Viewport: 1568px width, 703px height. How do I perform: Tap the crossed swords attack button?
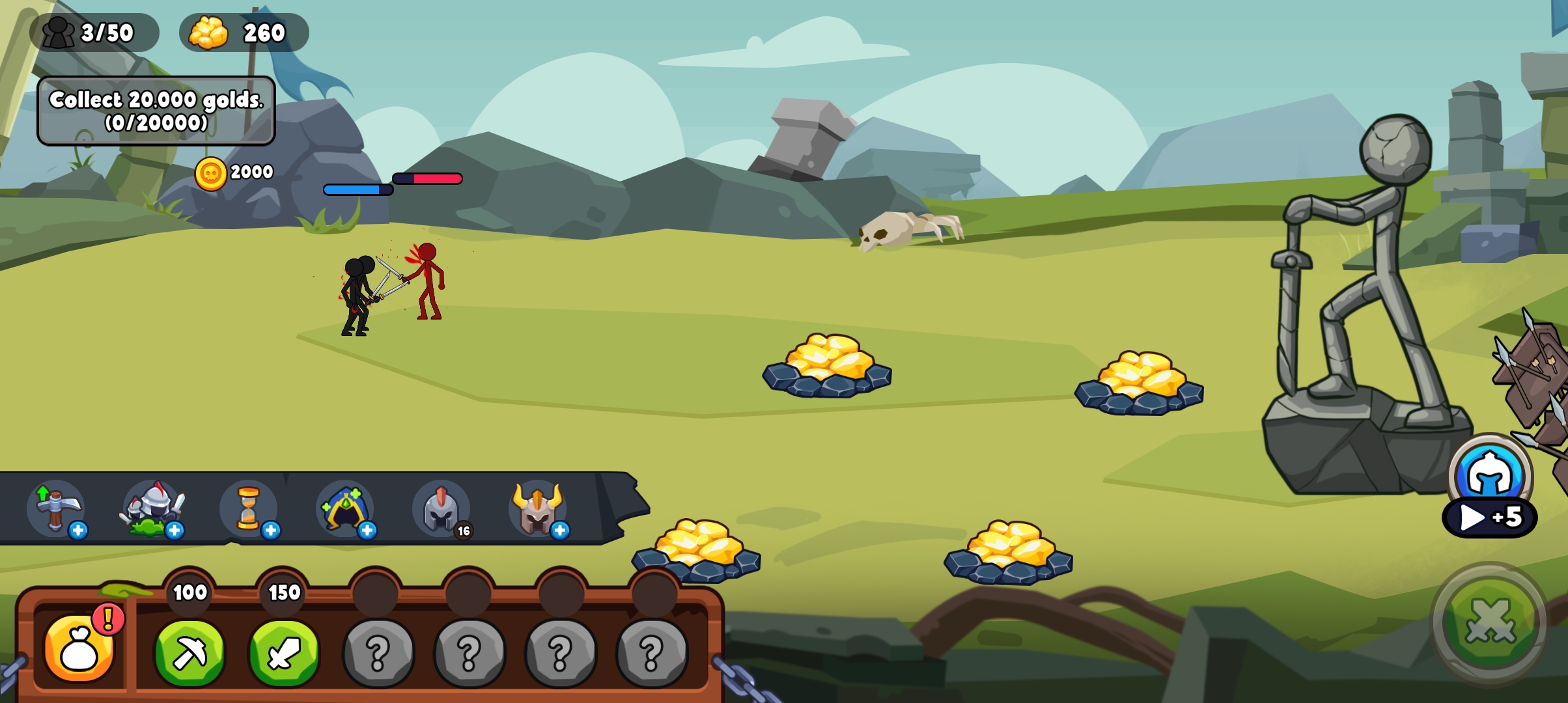coord(1489,624)
